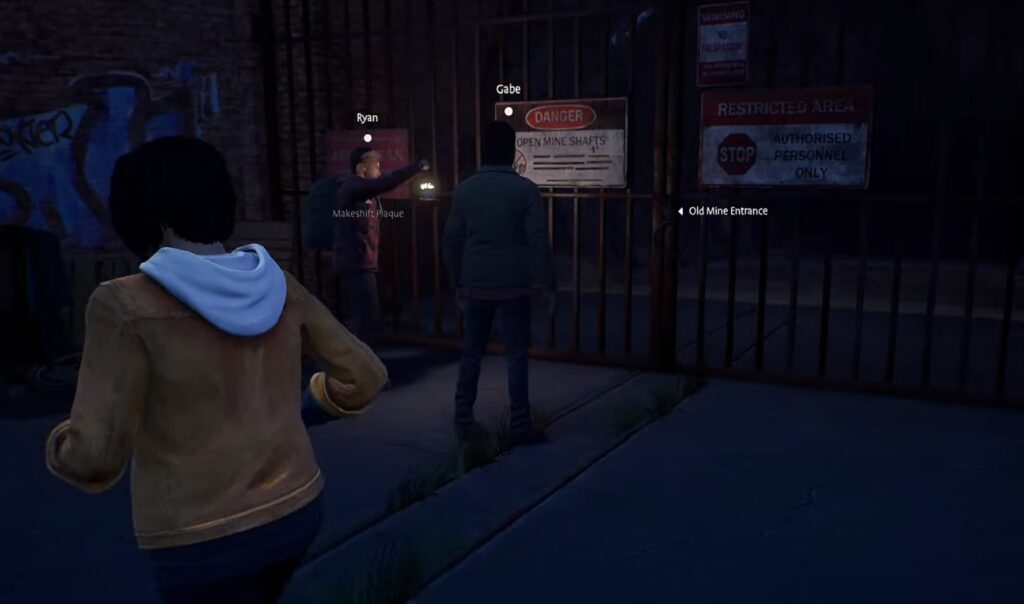
Task: Select the Gabe interaction marker
Action: (x=508, y=111)
